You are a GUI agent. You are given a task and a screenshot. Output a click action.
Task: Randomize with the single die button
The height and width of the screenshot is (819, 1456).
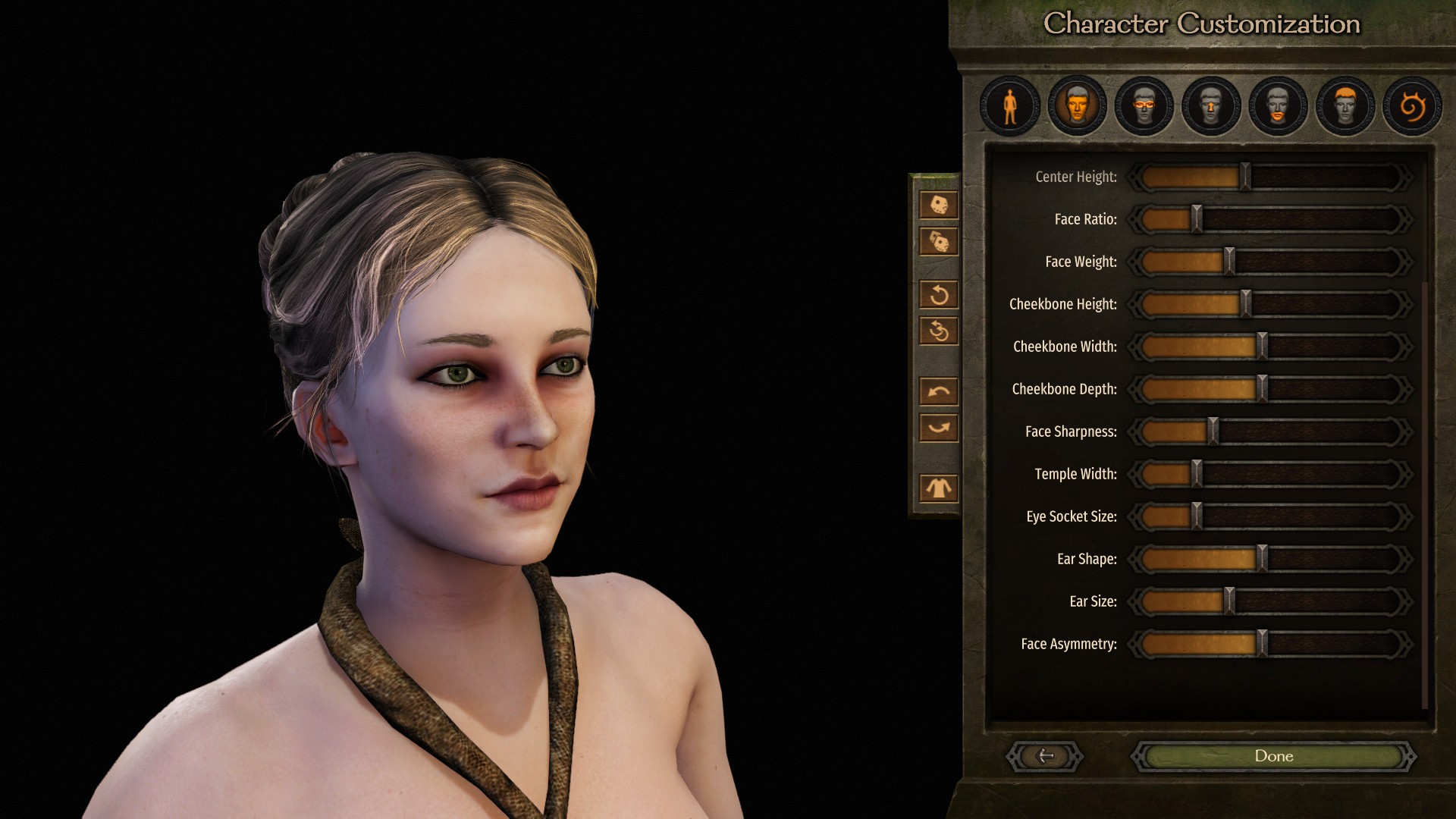tap(939, 205)
